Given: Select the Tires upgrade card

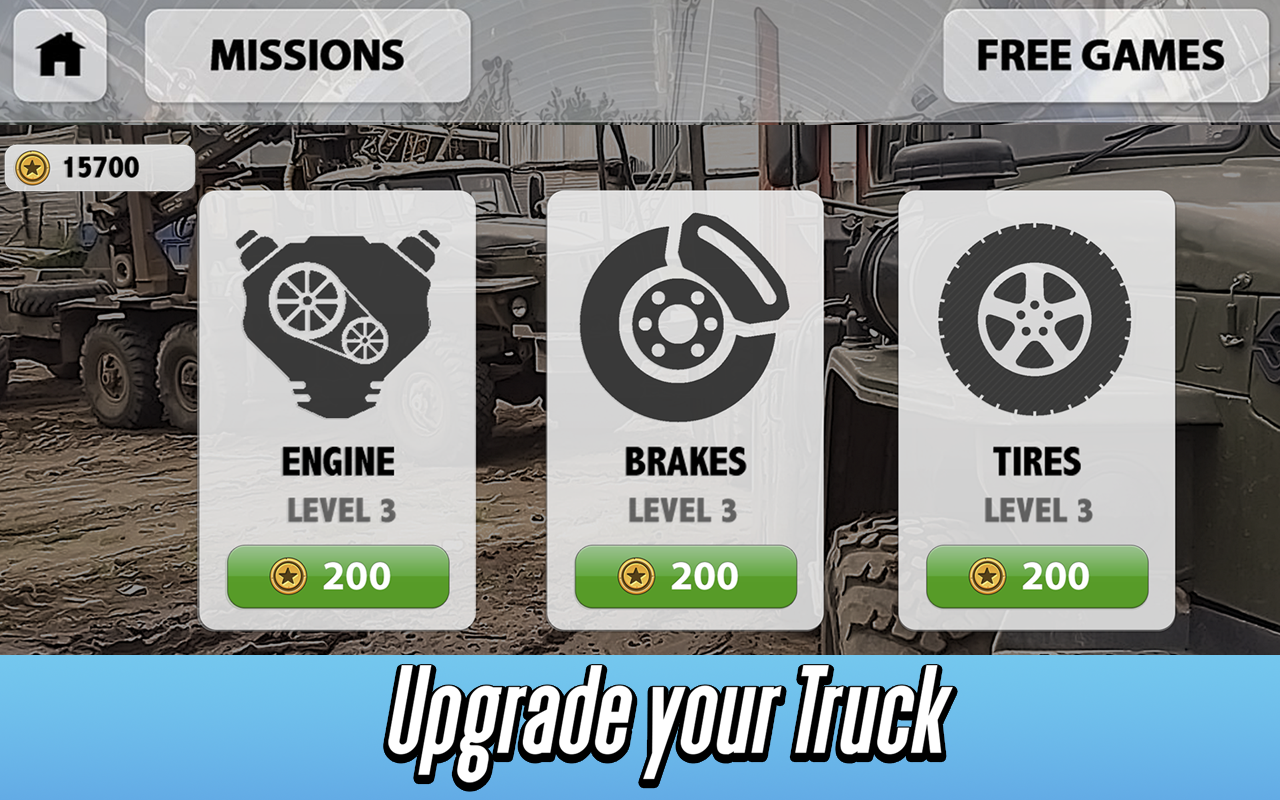Looking at the screenshot, I should tap(1037, 410).
